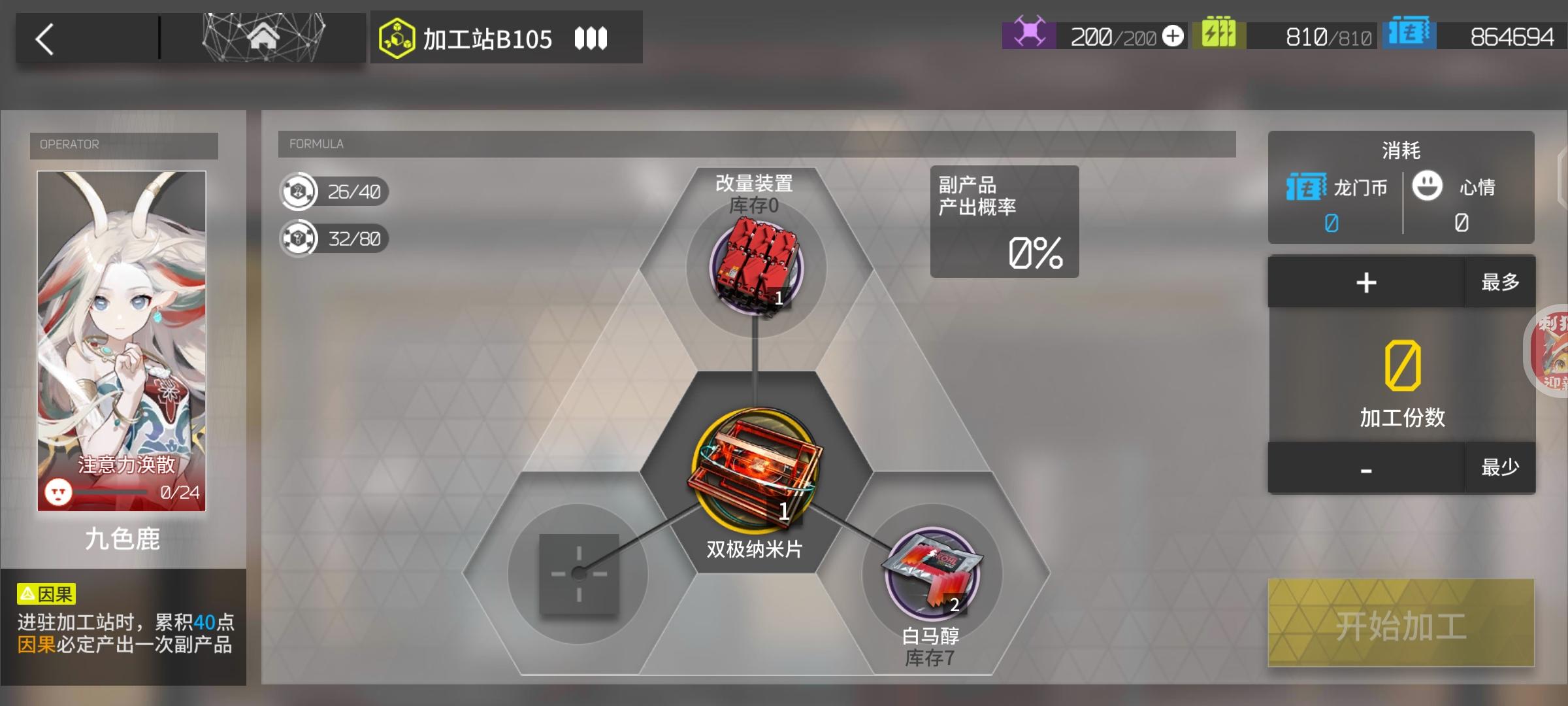The width and height of the screenshot is (1568, 706).
Task: Tap the + beside drone counter 200/200
Action: click(1173, 36)
